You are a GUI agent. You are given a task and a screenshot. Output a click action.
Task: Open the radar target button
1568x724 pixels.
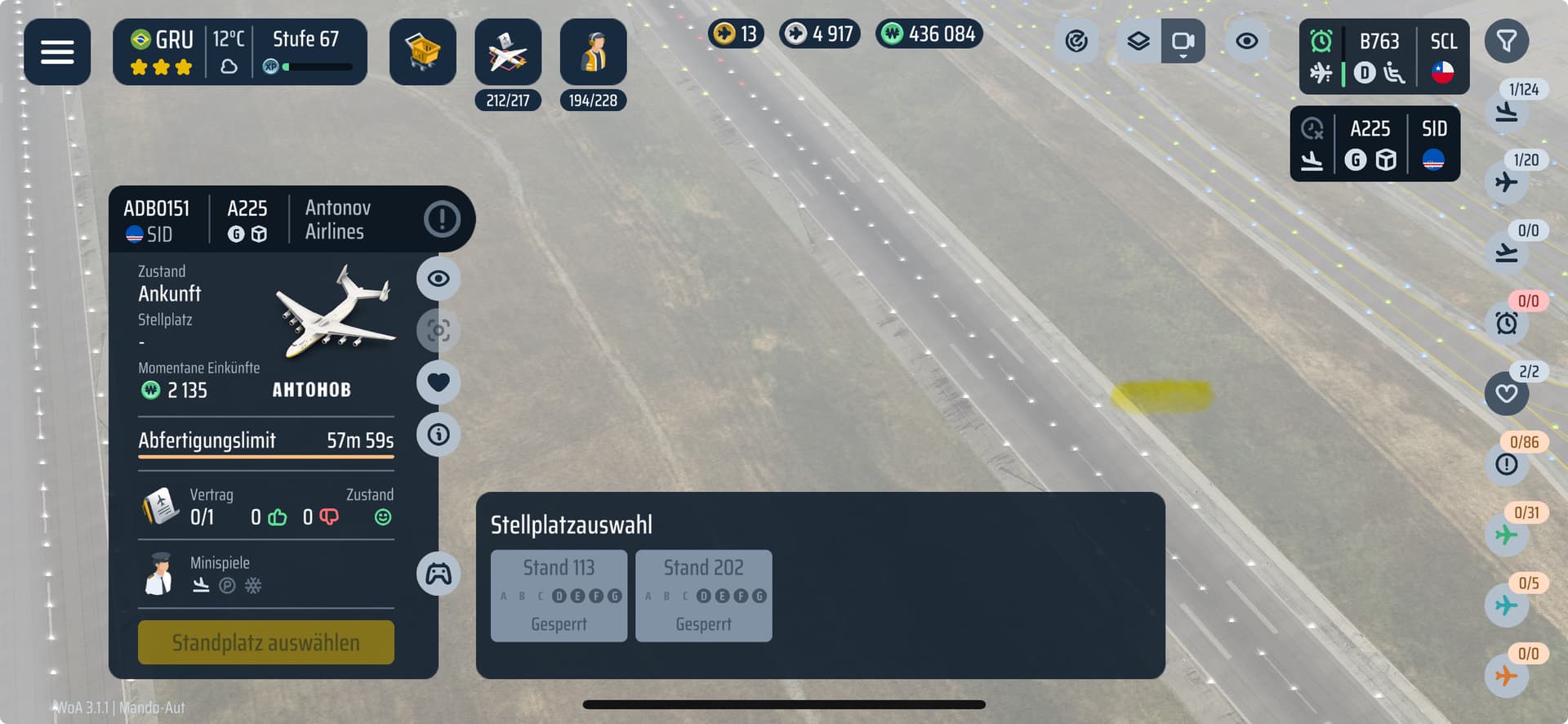(1076, 41)
